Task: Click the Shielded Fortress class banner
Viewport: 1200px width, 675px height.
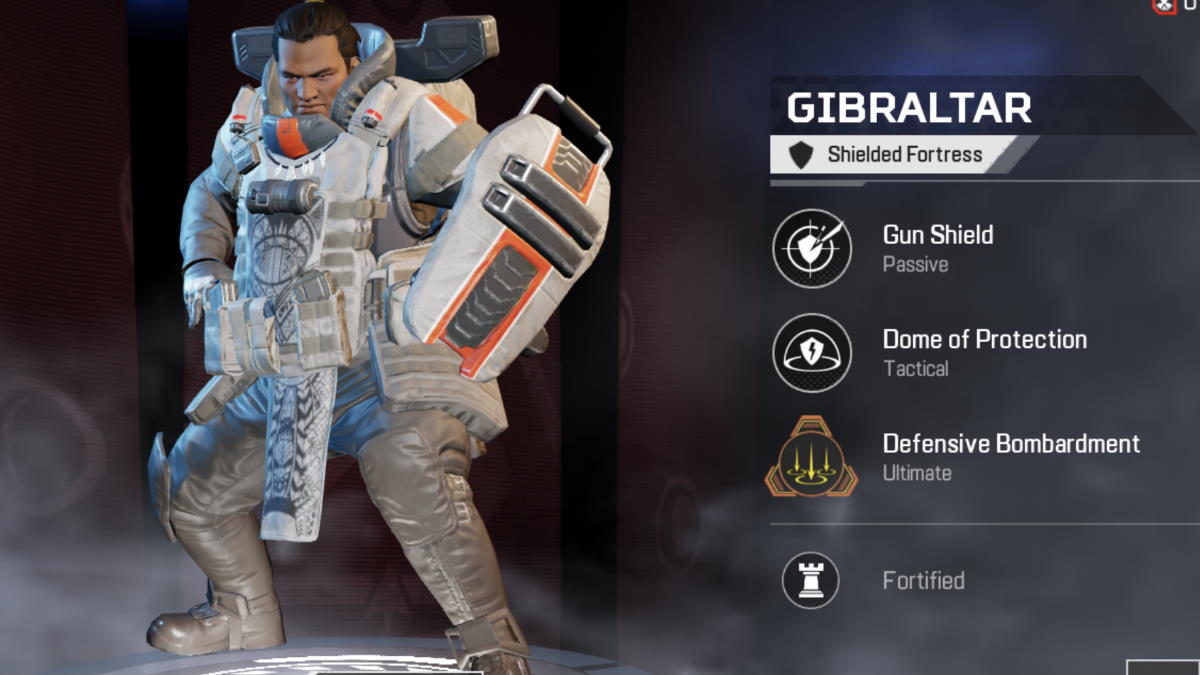Action: [x=892, y=155]
